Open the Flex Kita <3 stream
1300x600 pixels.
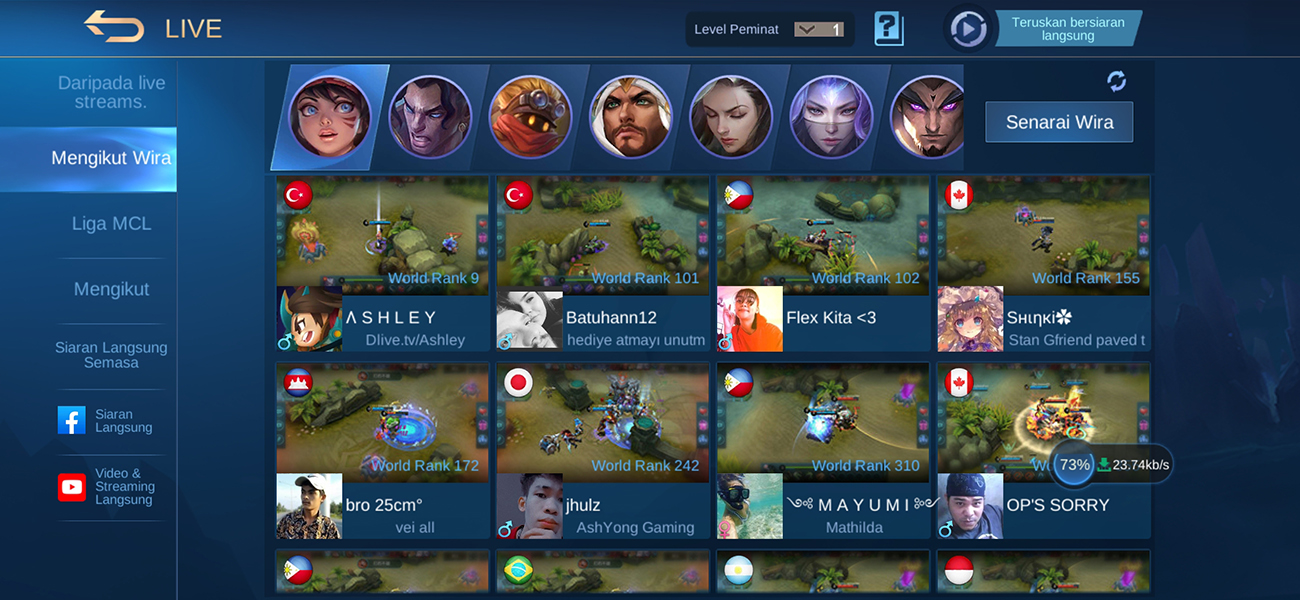coord(823,236)
